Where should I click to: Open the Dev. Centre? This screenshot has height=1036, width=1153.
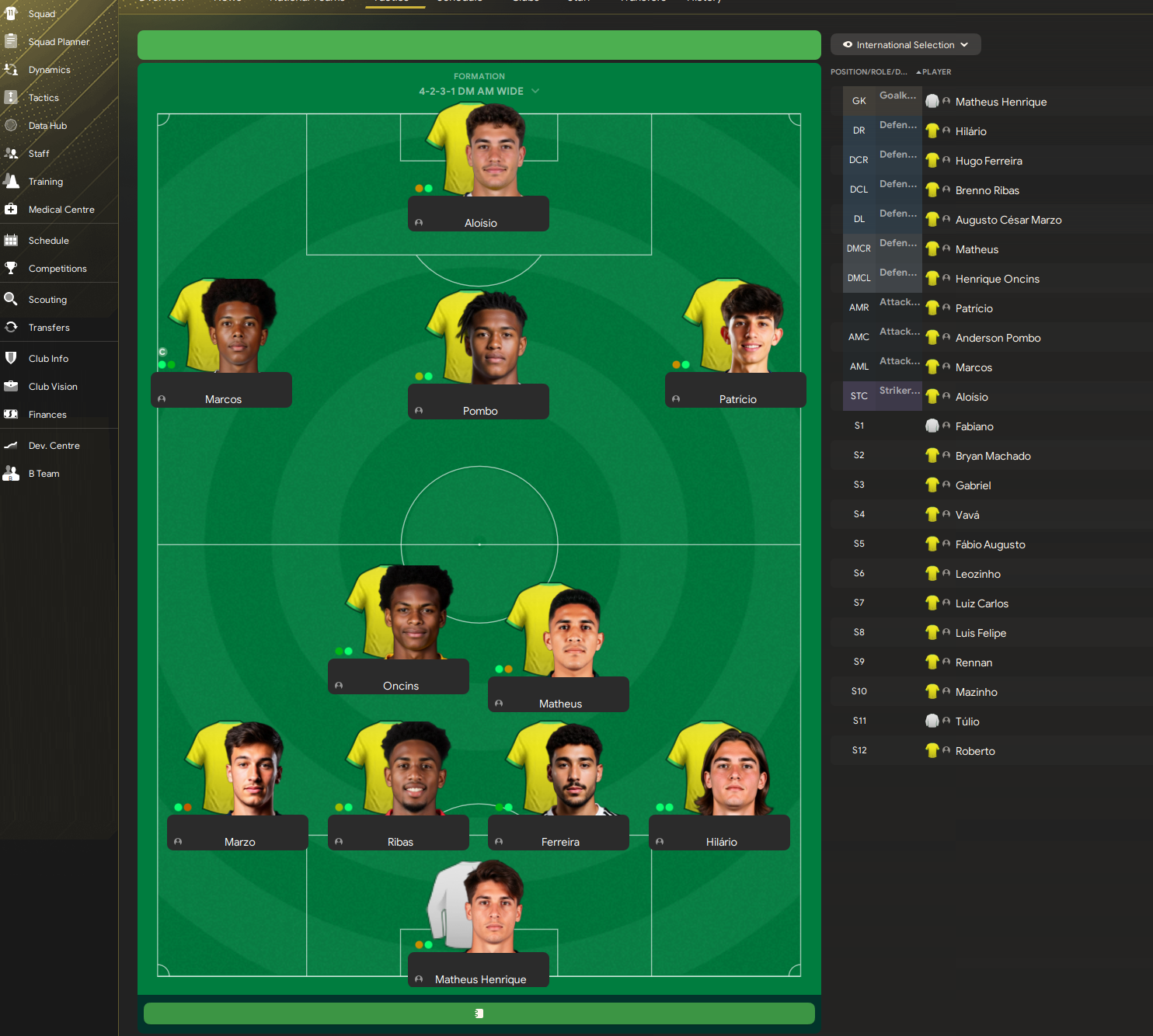54,446
